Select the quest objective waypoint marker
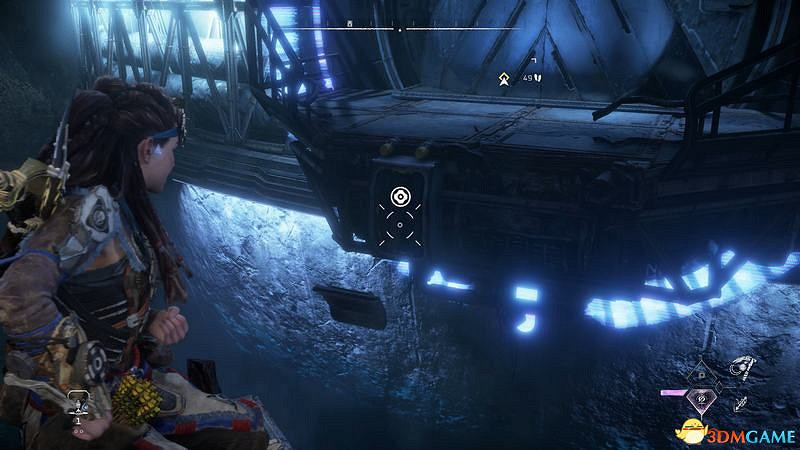The image size is (800, 450). click(506, 75)
